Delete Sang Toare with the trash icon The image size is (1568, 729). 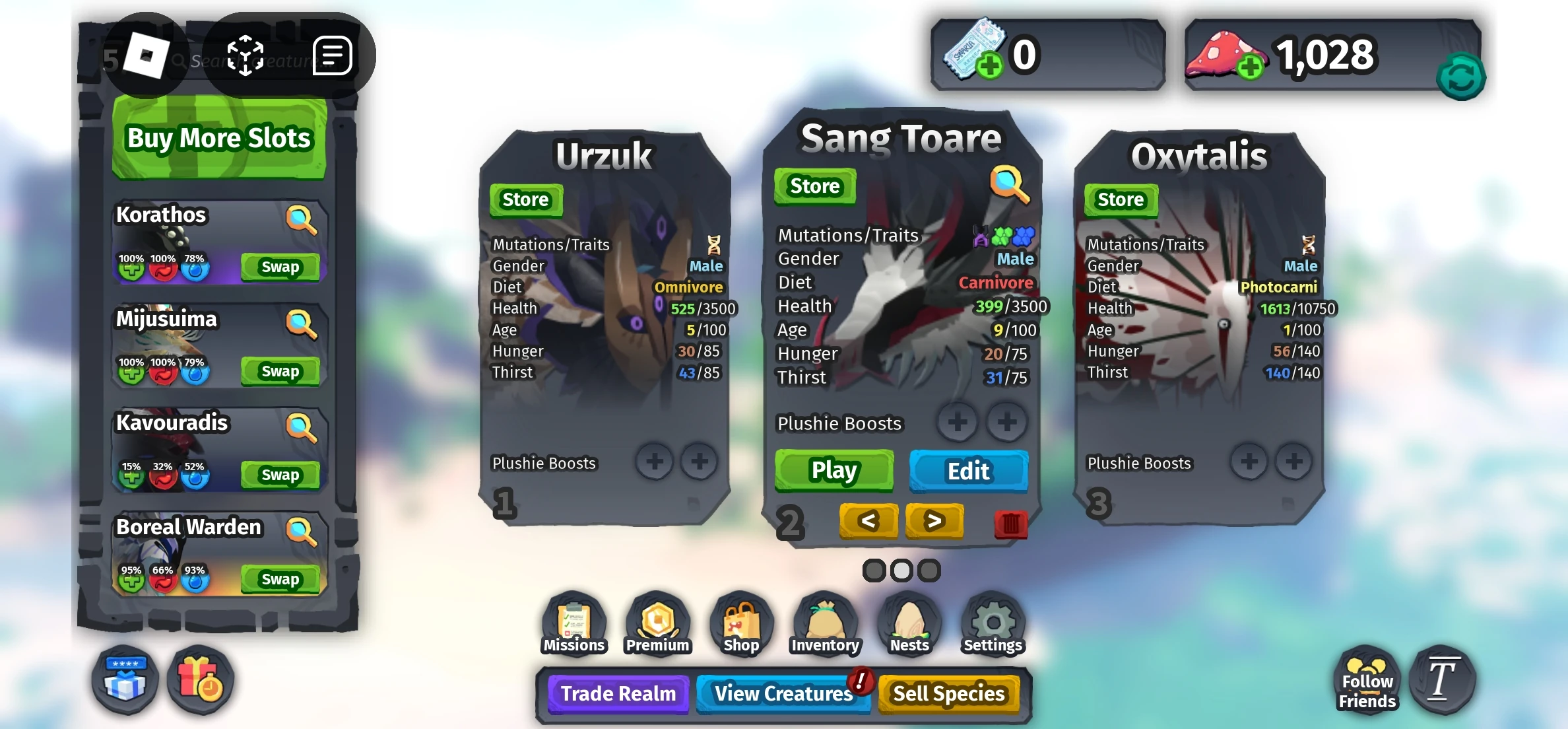point(1011,522)
